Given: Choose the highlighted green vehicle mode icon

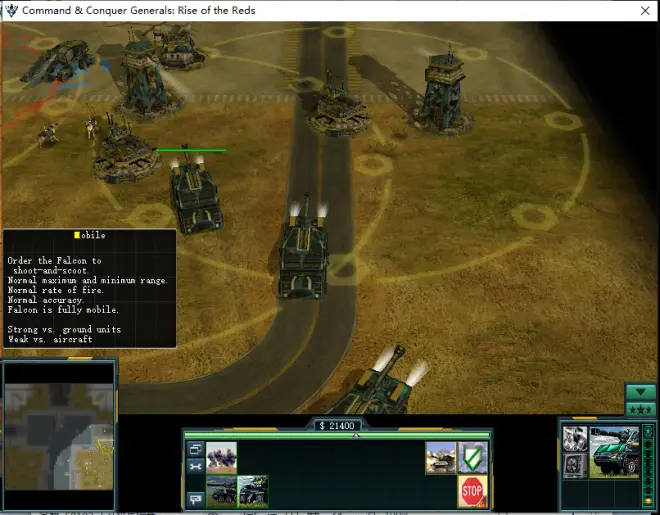Looking at the screenshot, I should [x=252, y=490].
